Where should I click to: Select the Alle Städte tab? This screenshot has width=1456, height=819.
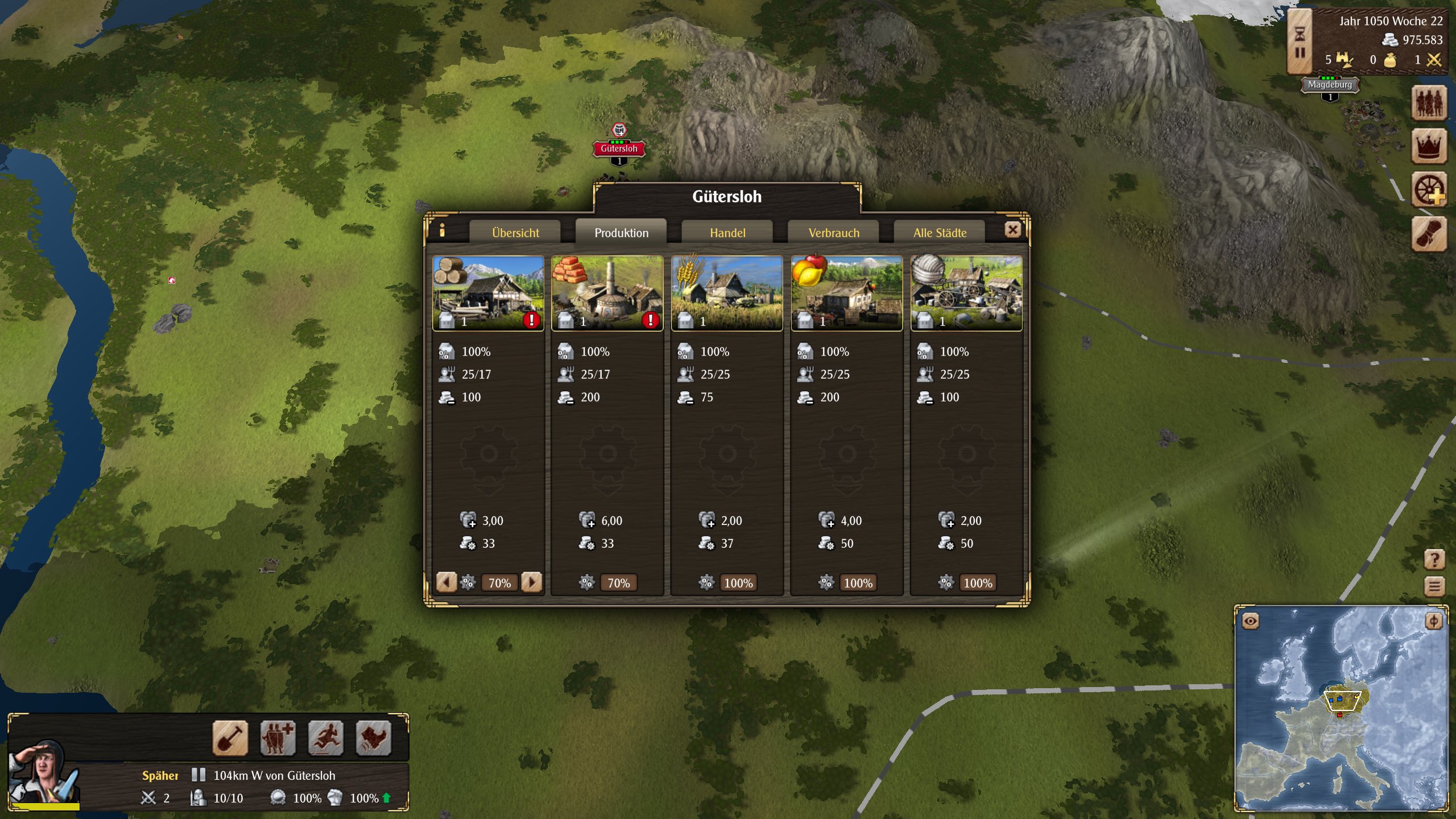pos(940,233)
